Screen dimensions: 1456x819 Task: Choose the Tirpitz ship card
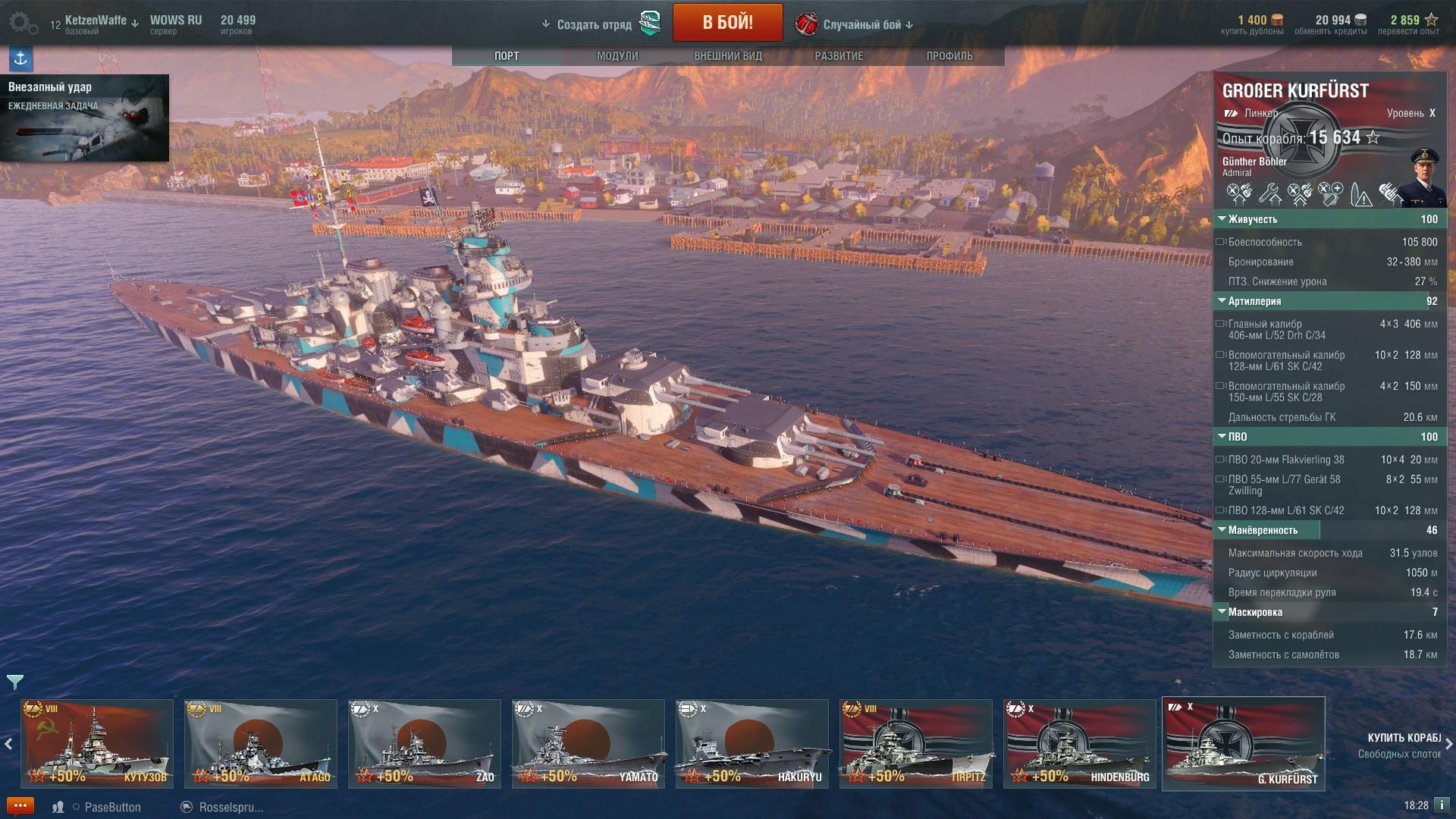tap(916, 744)
